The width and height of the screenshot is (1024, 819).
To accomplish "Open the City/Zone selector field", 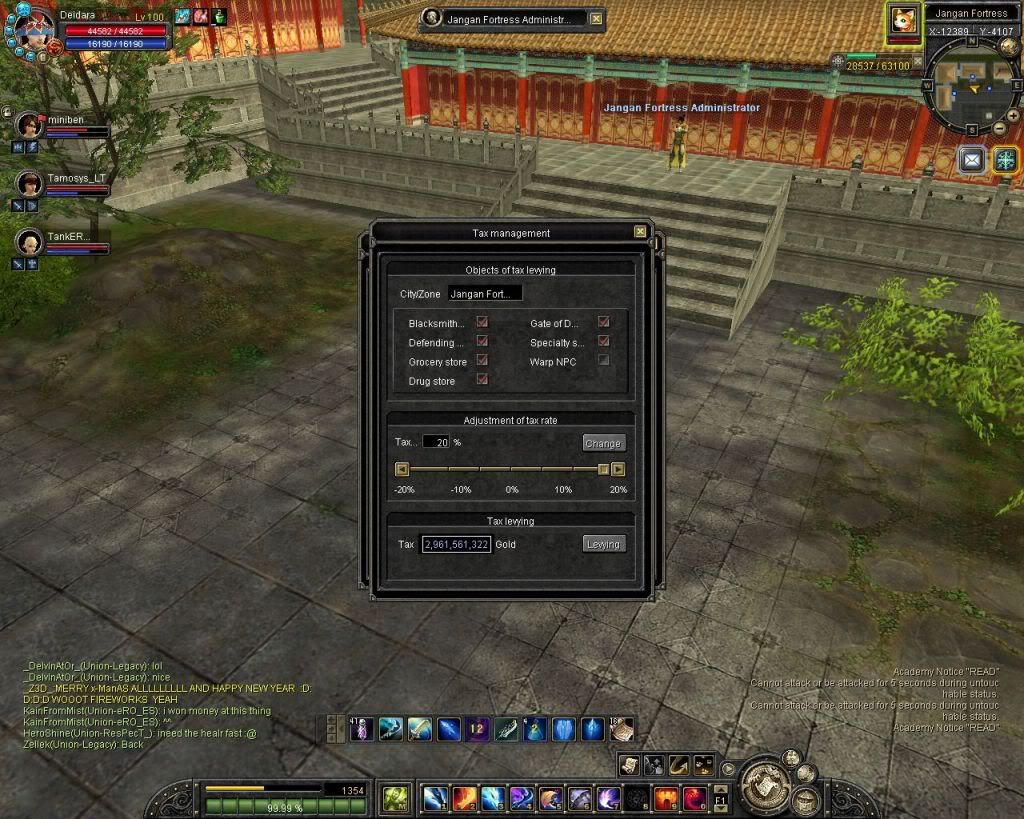I will pyautogui.click(x=485, y=294).
